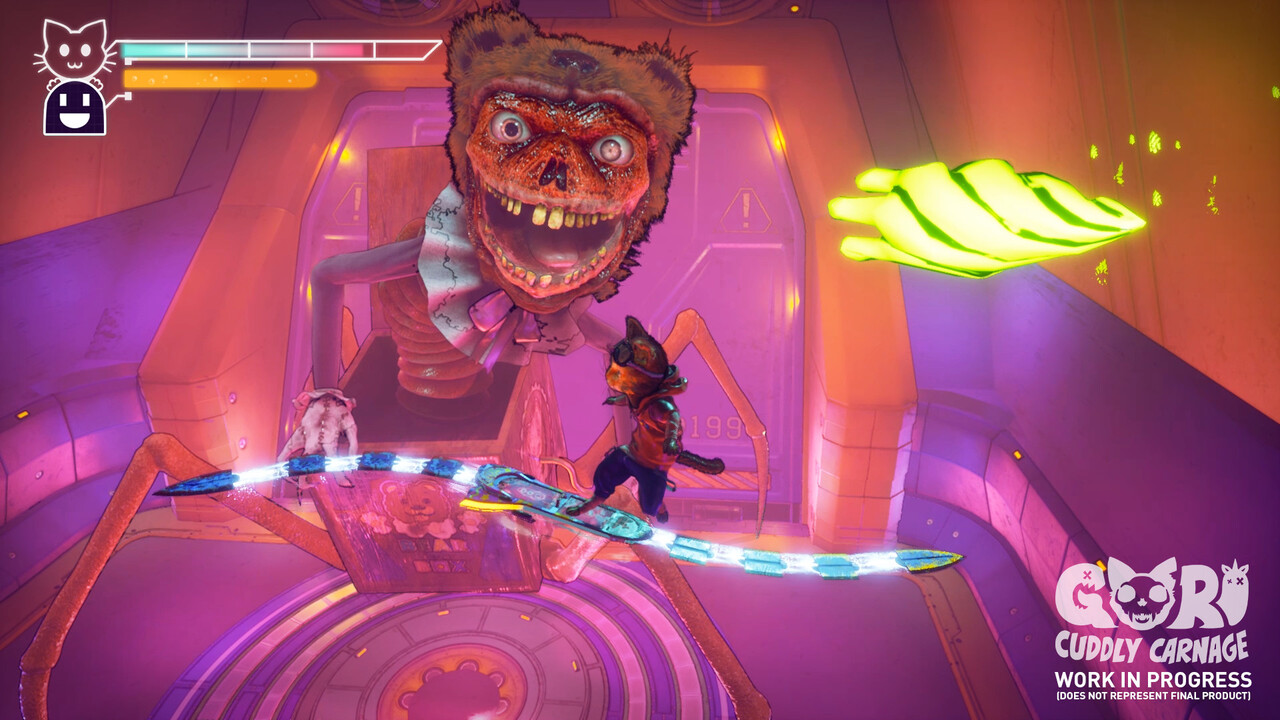
Task: Select the smiley face companion icon
Action: [x=75, y=108]
